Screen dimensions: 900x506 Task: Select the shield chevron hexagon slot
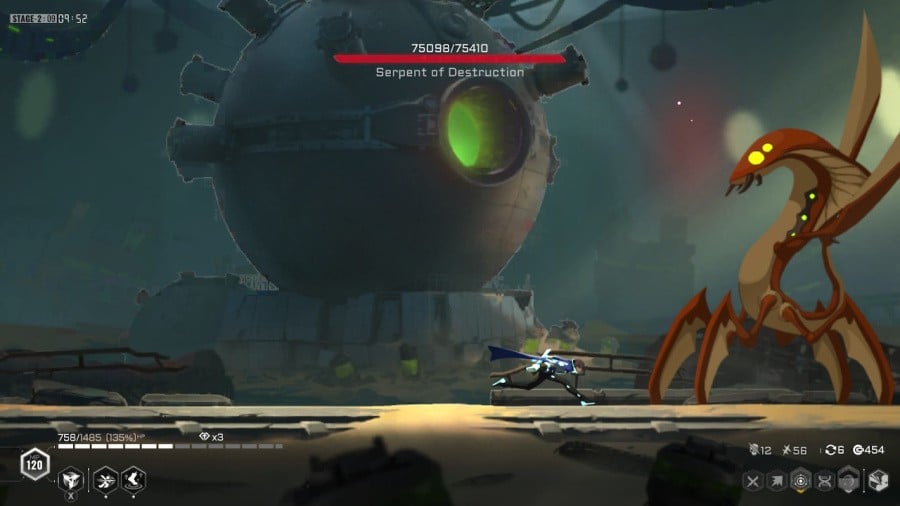tap(849, 482)
